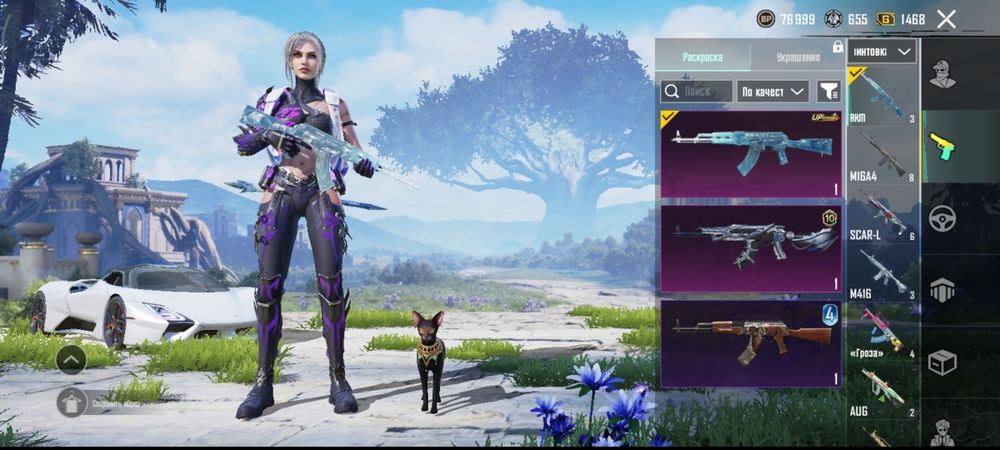Screen dimensions: 1000x450
Task: Open the vehicle steering wheel category
Action: point(942,218)
